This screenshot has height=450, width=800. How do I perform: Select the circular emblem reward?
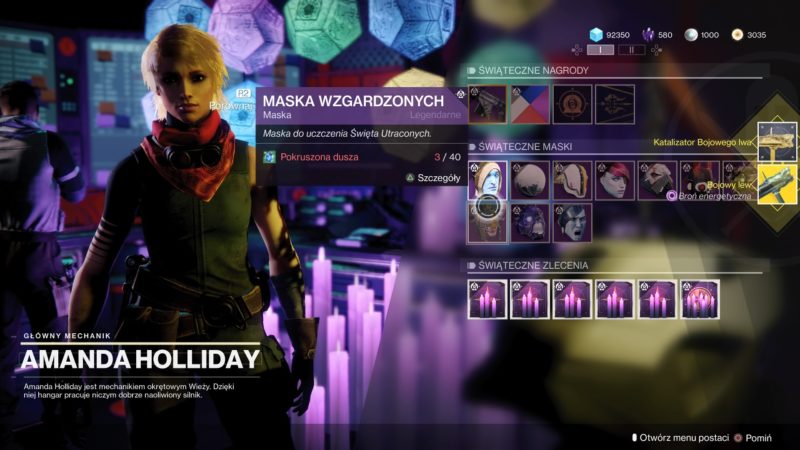[573, 104]
